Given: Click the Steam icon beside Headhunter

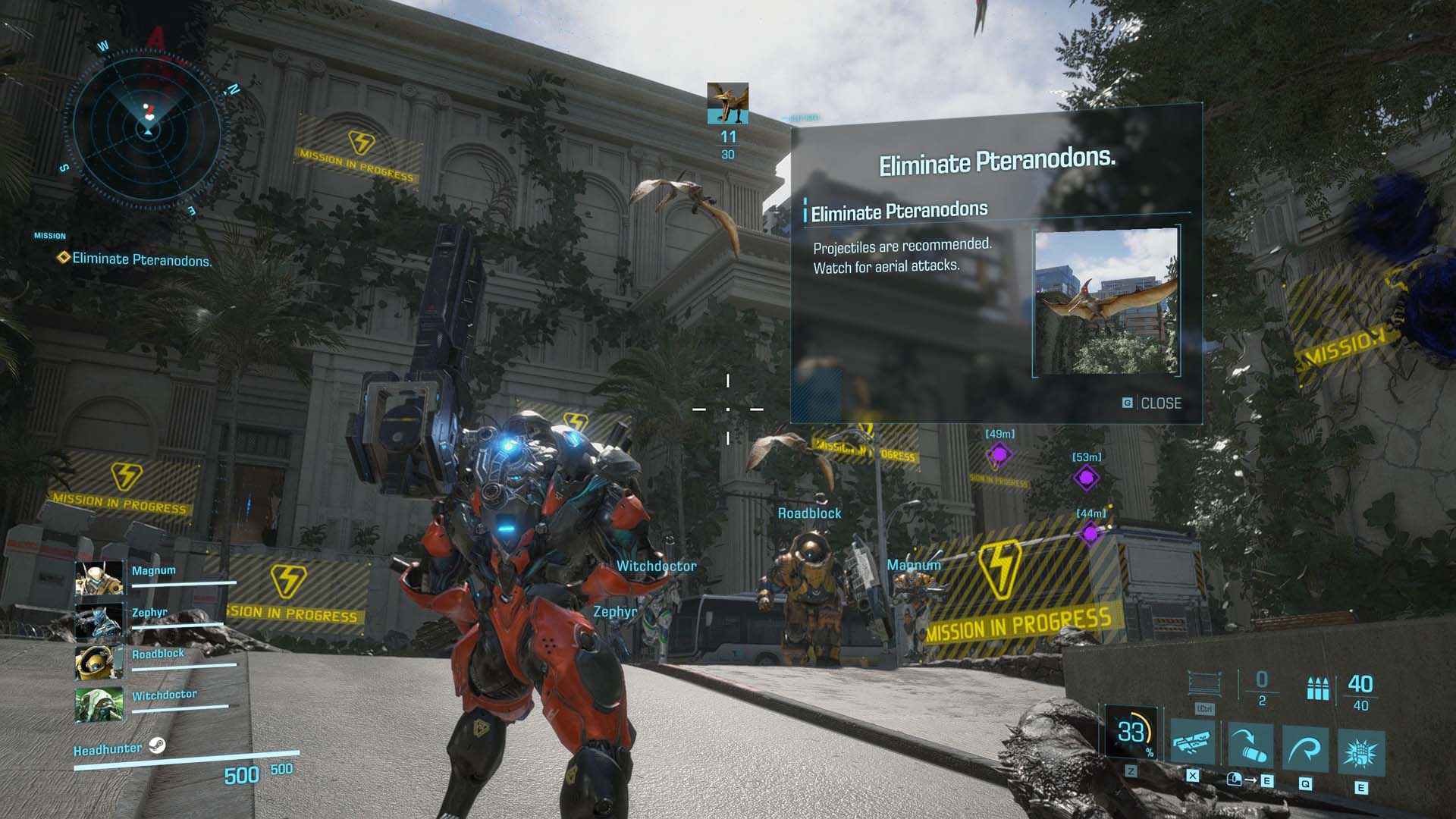Looking at the screenshot, I should (157, 745).
